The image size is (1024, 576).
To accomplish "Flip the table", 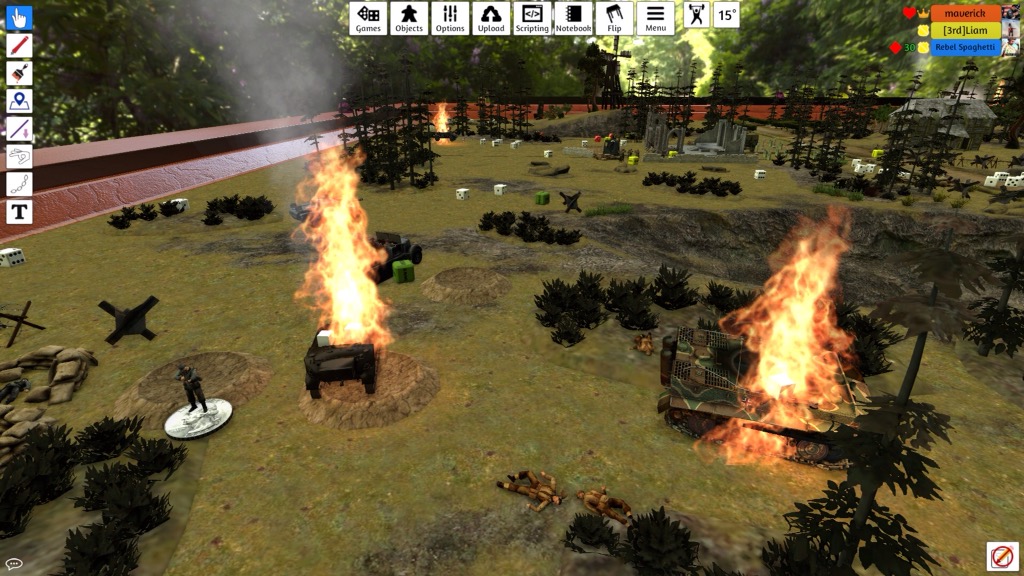I will click(x=614, y=18).
